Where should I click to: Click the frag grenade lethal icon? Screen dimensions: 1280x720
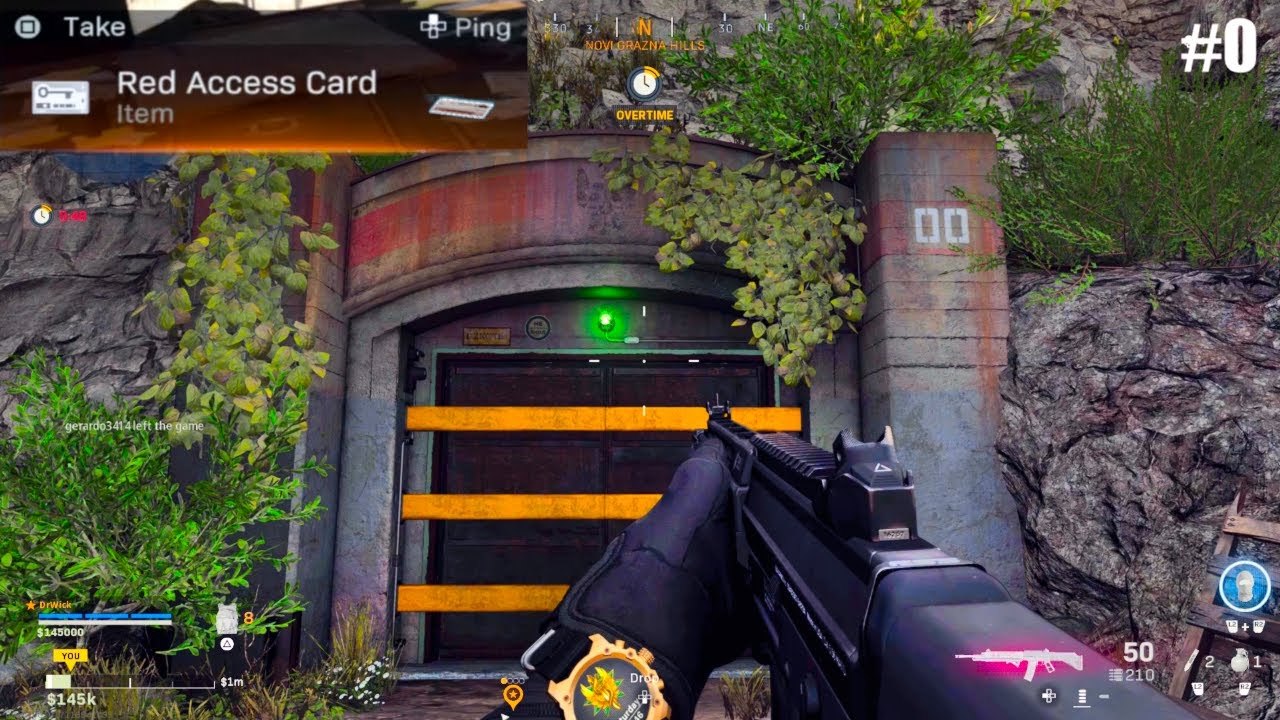click(x=1241, y=661)
